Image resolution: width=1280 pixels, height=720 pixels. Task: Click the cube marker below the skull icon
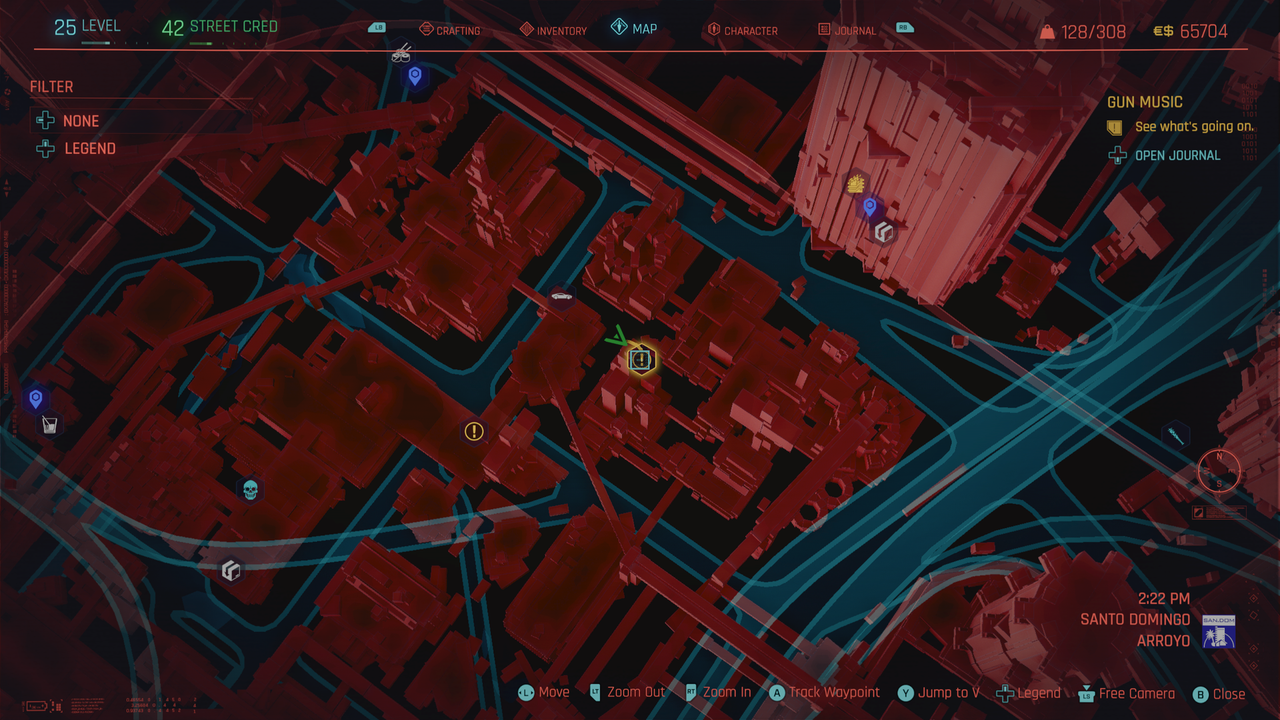231,571
